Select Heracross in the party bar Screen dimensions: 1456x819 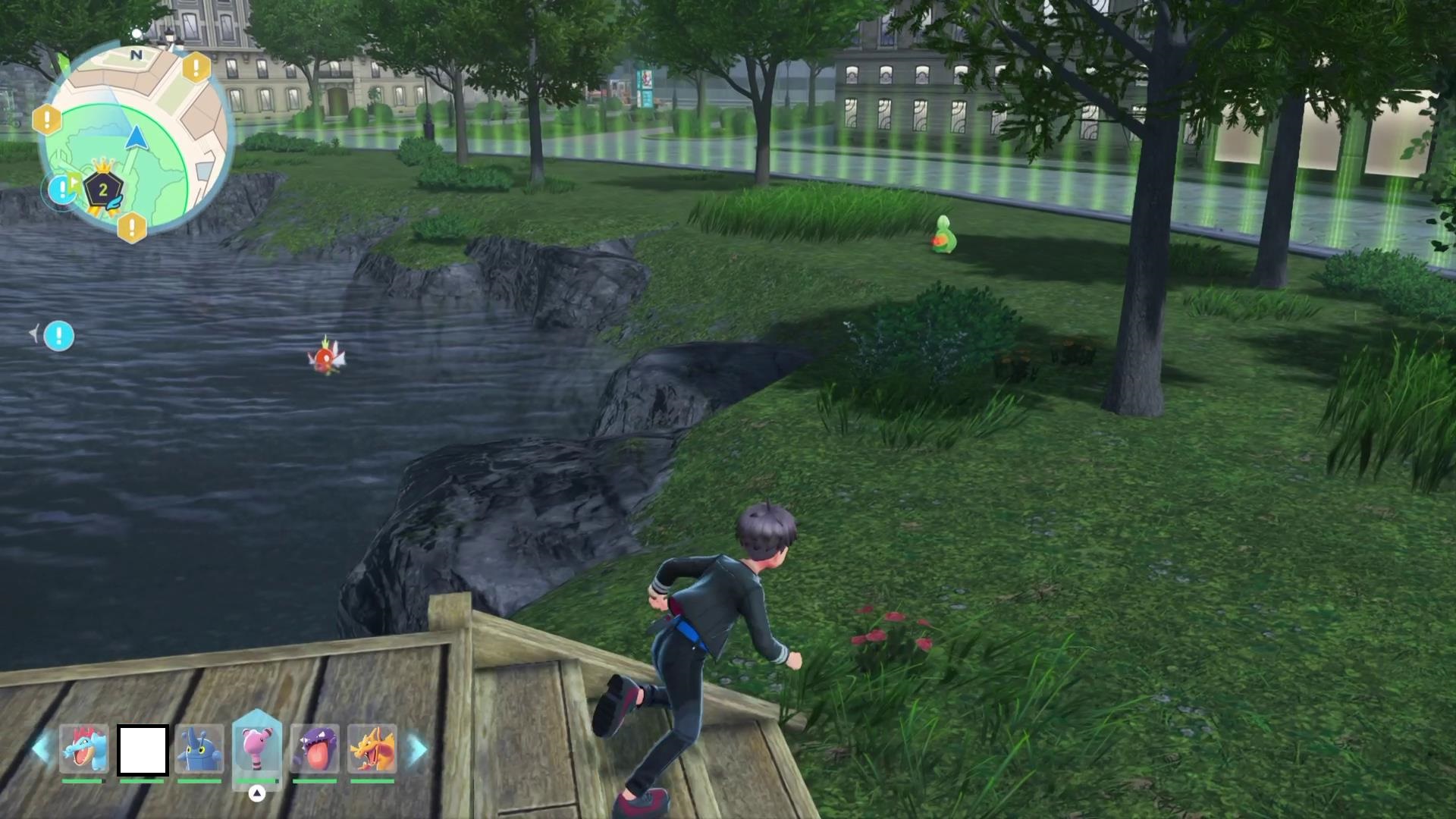(x=199, y=749)
